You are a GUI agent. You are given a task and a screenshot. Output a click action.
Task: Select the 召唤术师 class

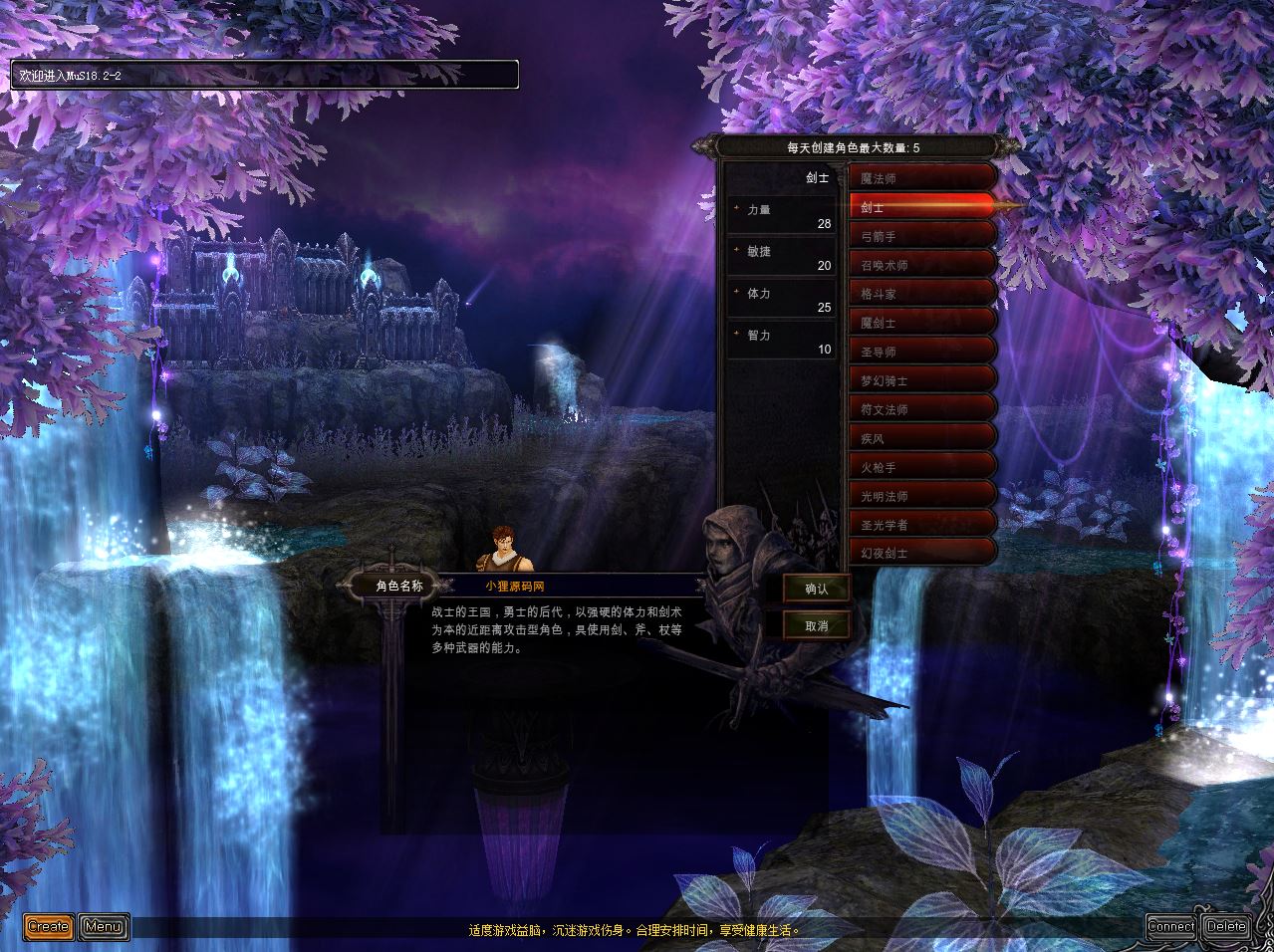[921, 265]
